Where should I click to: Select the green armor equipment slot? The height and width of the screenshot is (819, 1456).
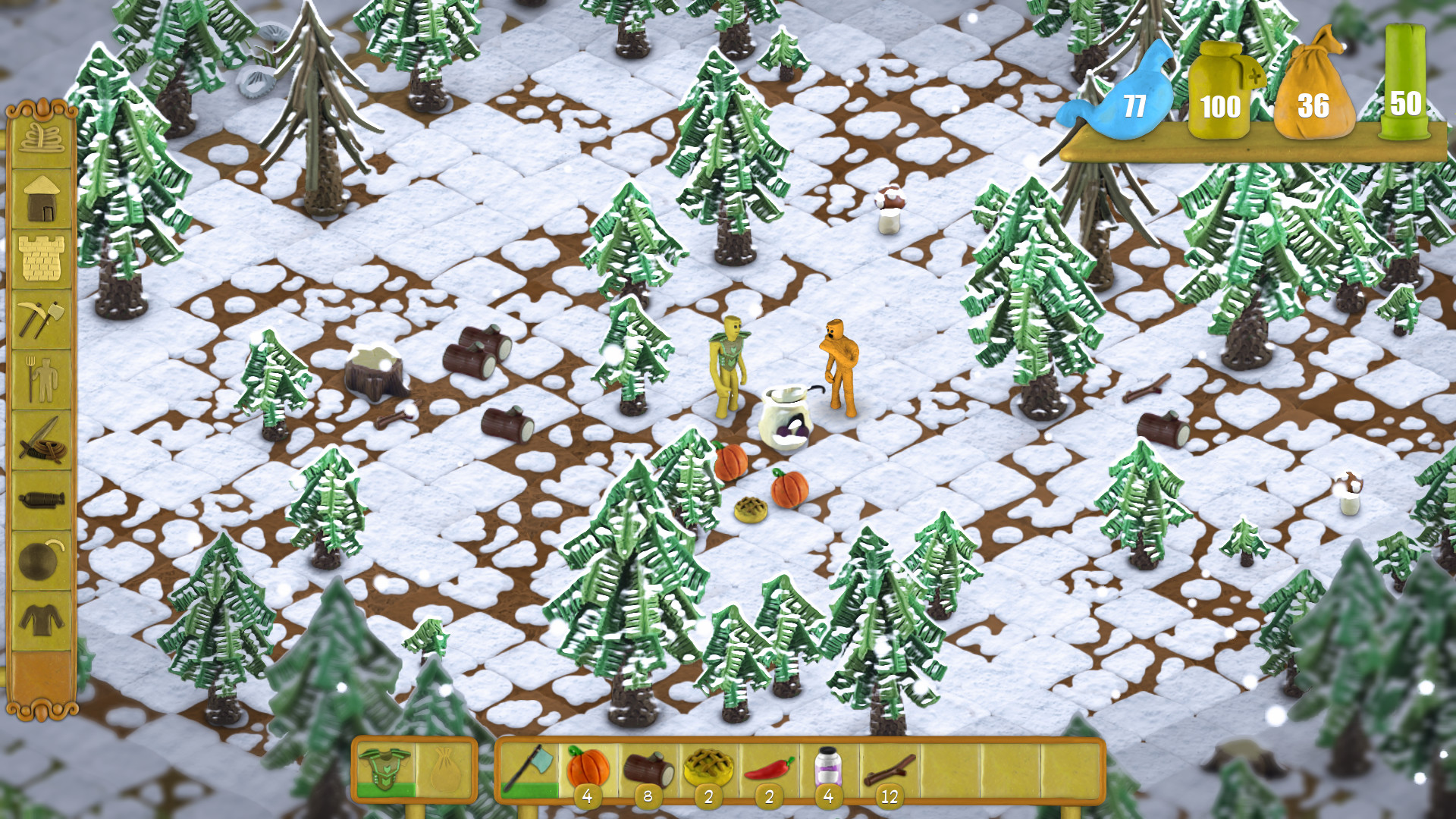pos(385,770)
